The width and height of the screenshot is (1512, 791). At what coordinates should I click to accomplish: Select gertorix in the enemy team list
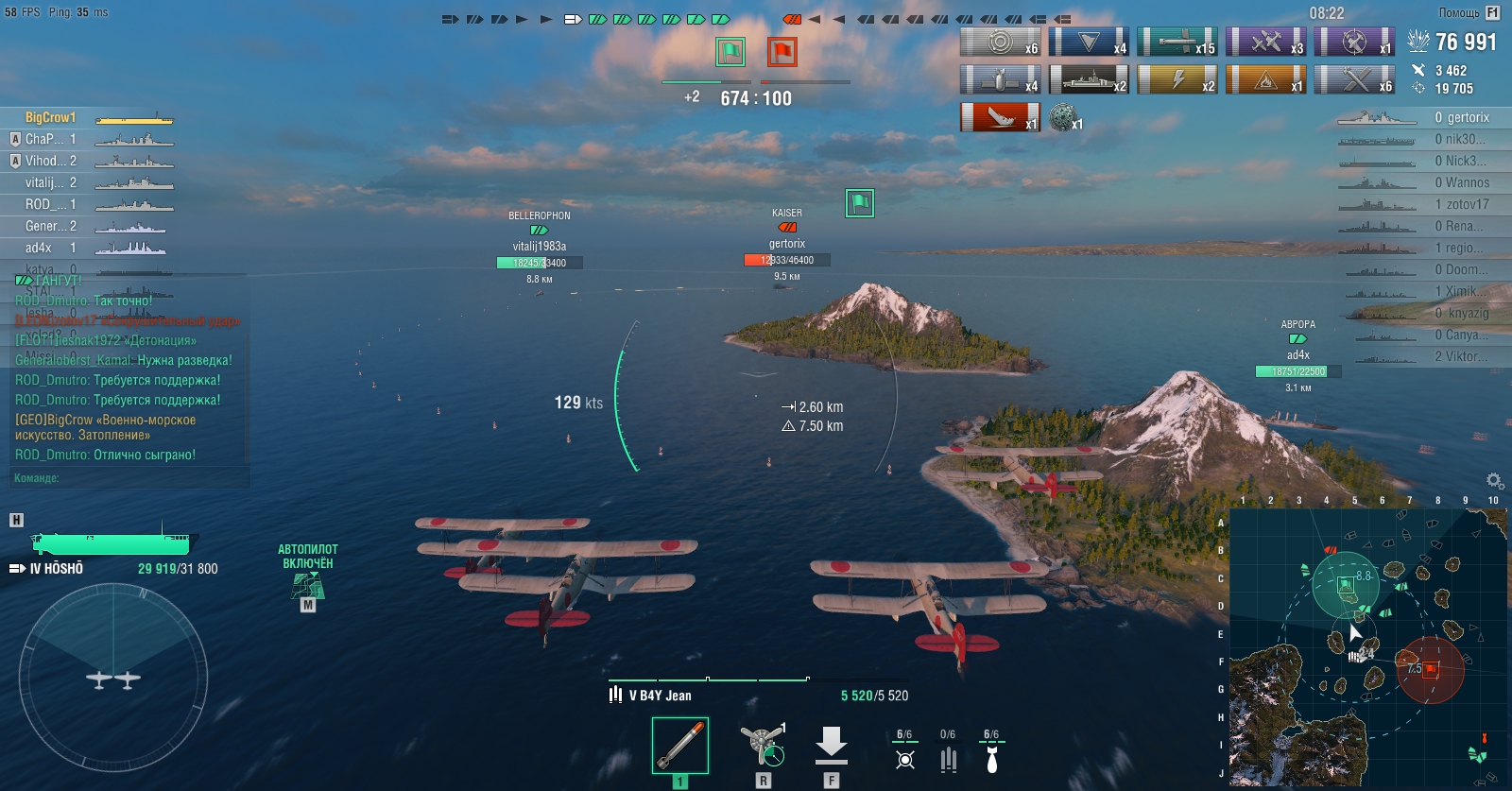tap(1468, 117)
